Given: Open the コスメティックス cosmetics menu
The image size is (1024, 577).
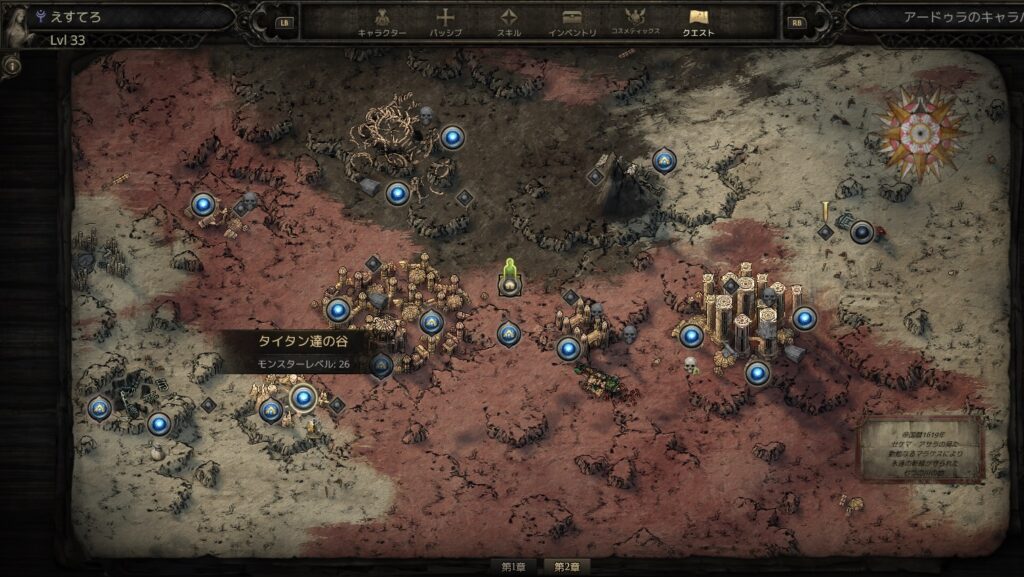Looking at the screenshot, I should 635,22.
